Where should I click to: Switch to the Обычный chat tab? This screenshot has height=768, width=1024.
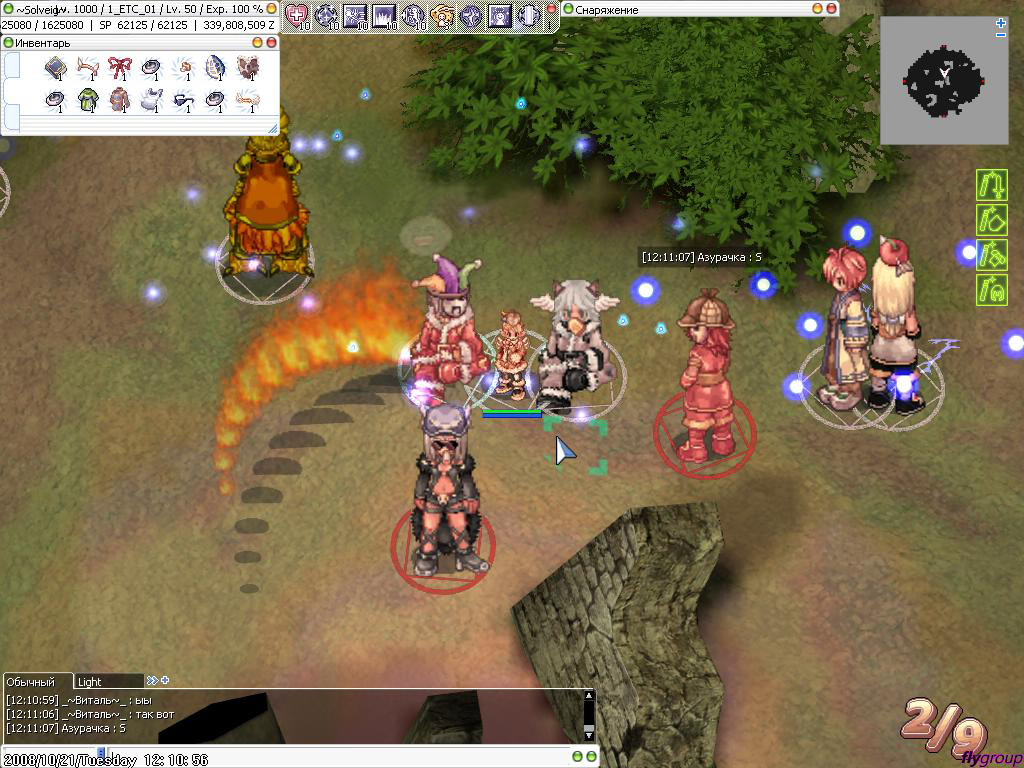point(36,681)
